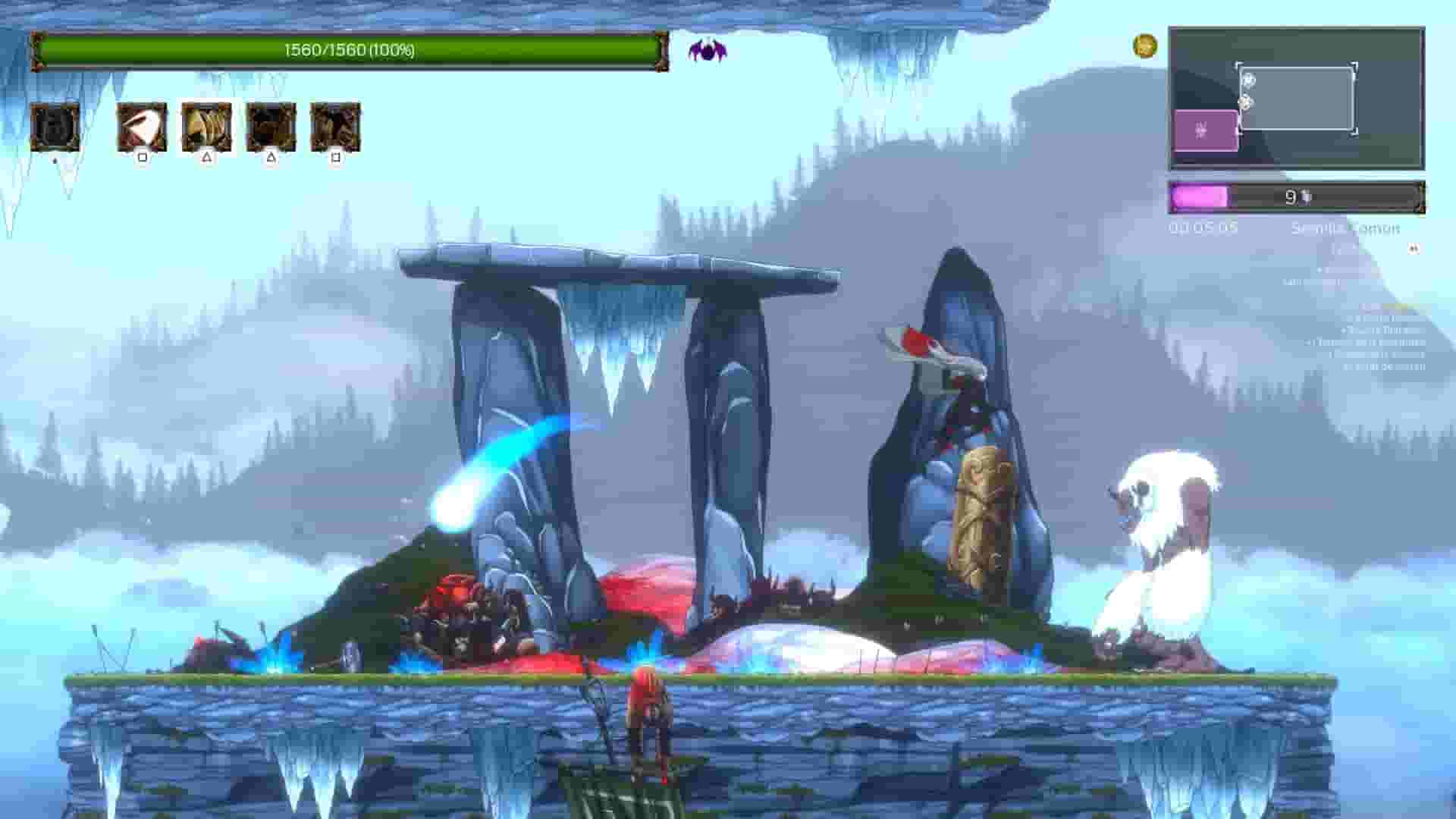Click the gold coin icon near the minimap

coord(1144,45)
